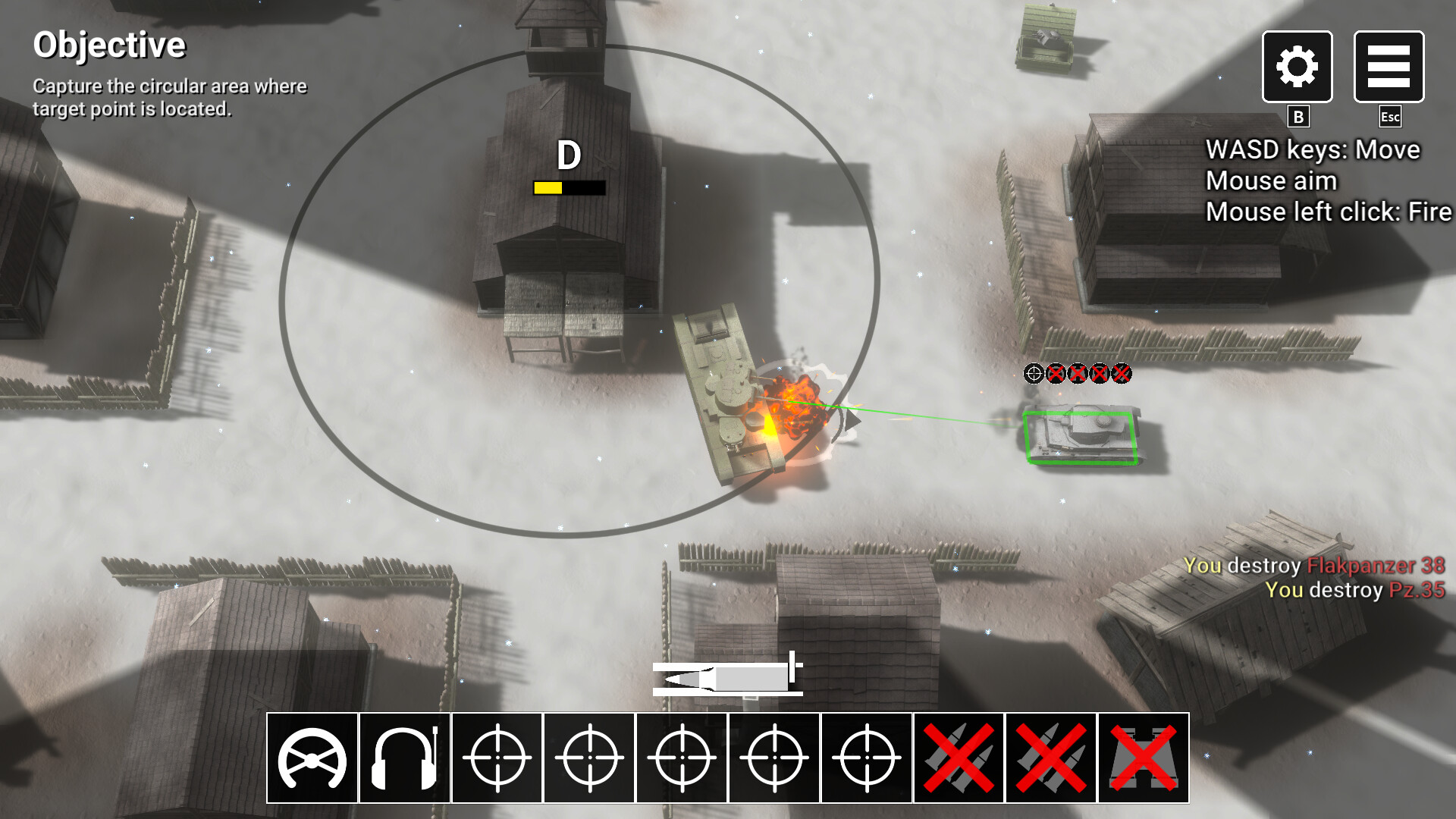This screenshot has height=819, width=1456.
Task: Click the middle crosshair slot in bottom bar
Action: [x=682, y=758]
